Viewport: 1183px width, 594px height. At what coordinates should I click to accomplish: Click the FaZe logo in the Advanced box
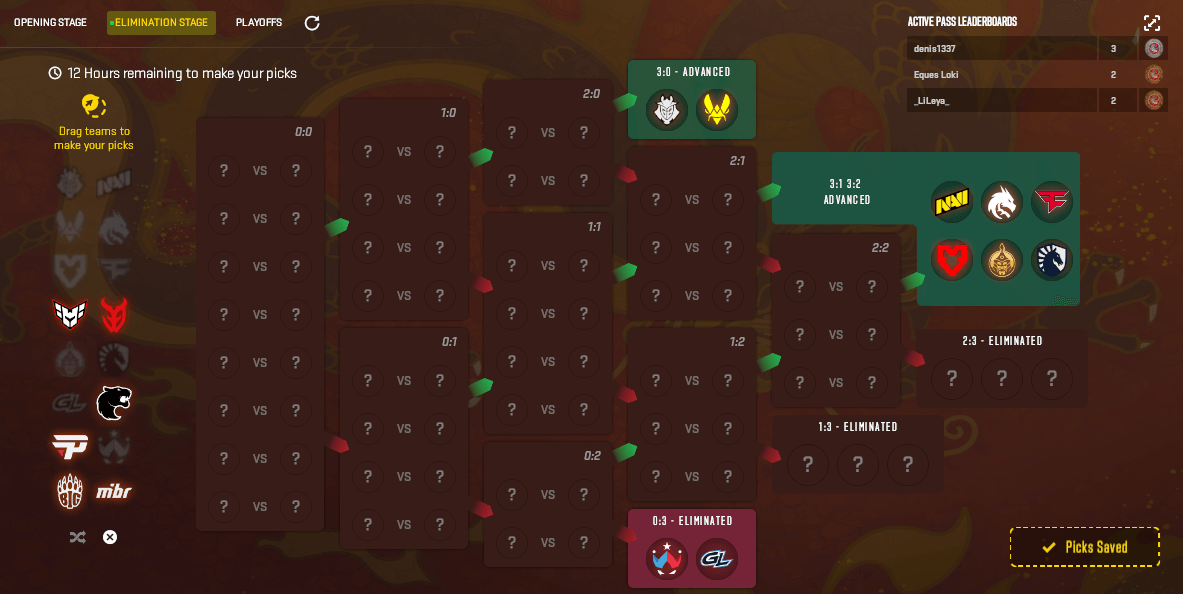coord(1052,203)
